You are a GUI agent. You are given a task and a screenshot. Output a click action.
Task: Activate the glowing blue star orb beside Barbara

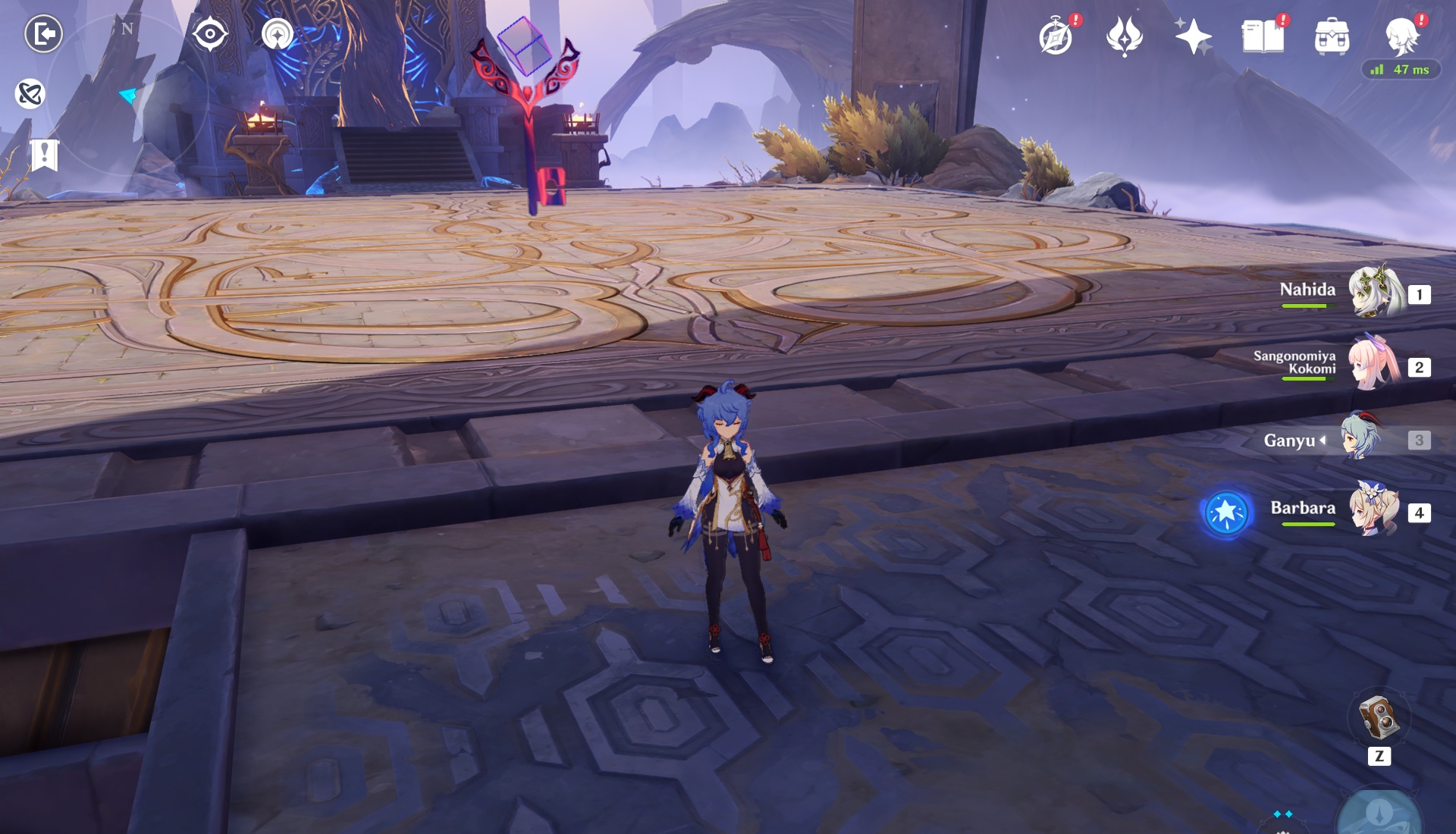[1225, 513]
